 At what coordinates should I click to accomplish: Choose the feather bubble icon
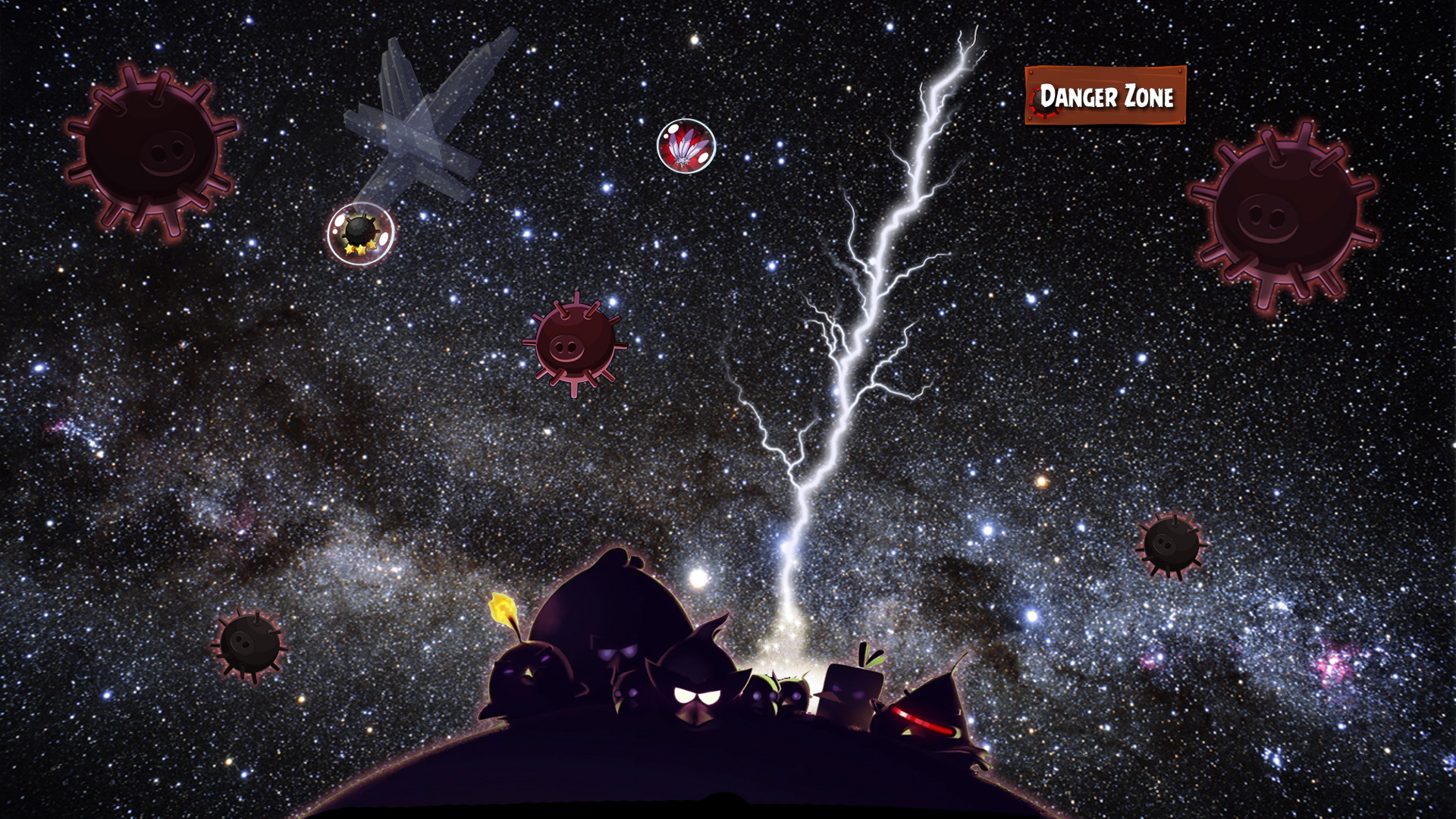[x=686, y=146]
